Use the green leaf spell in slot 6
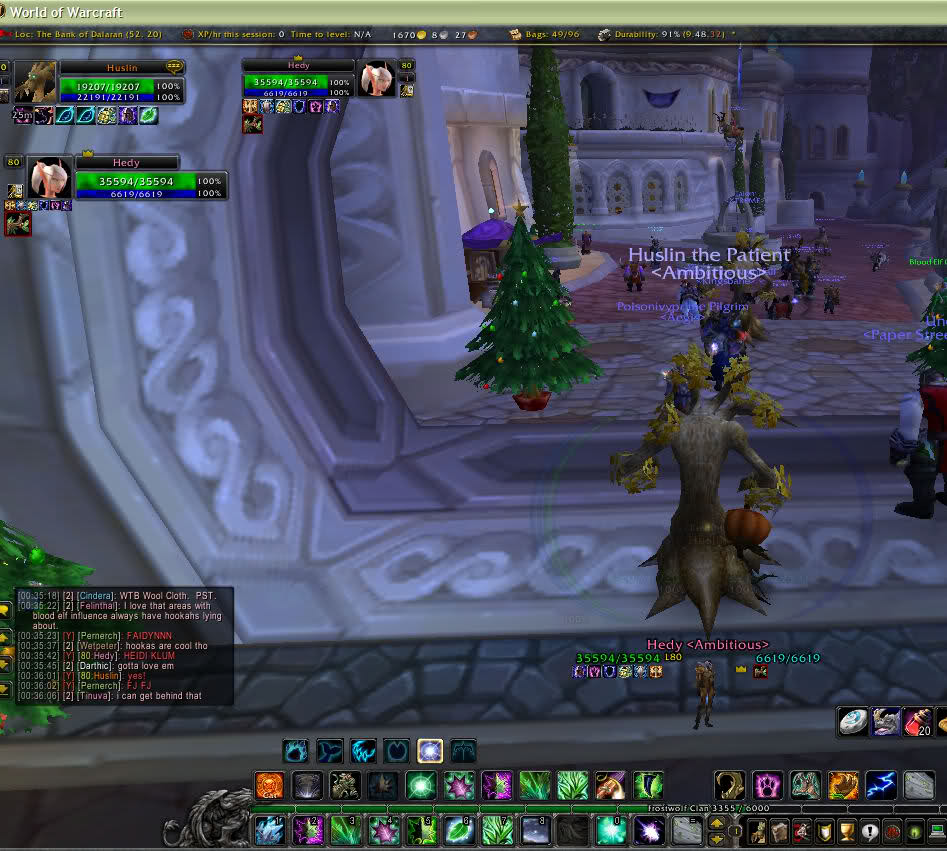 point(459,830)
